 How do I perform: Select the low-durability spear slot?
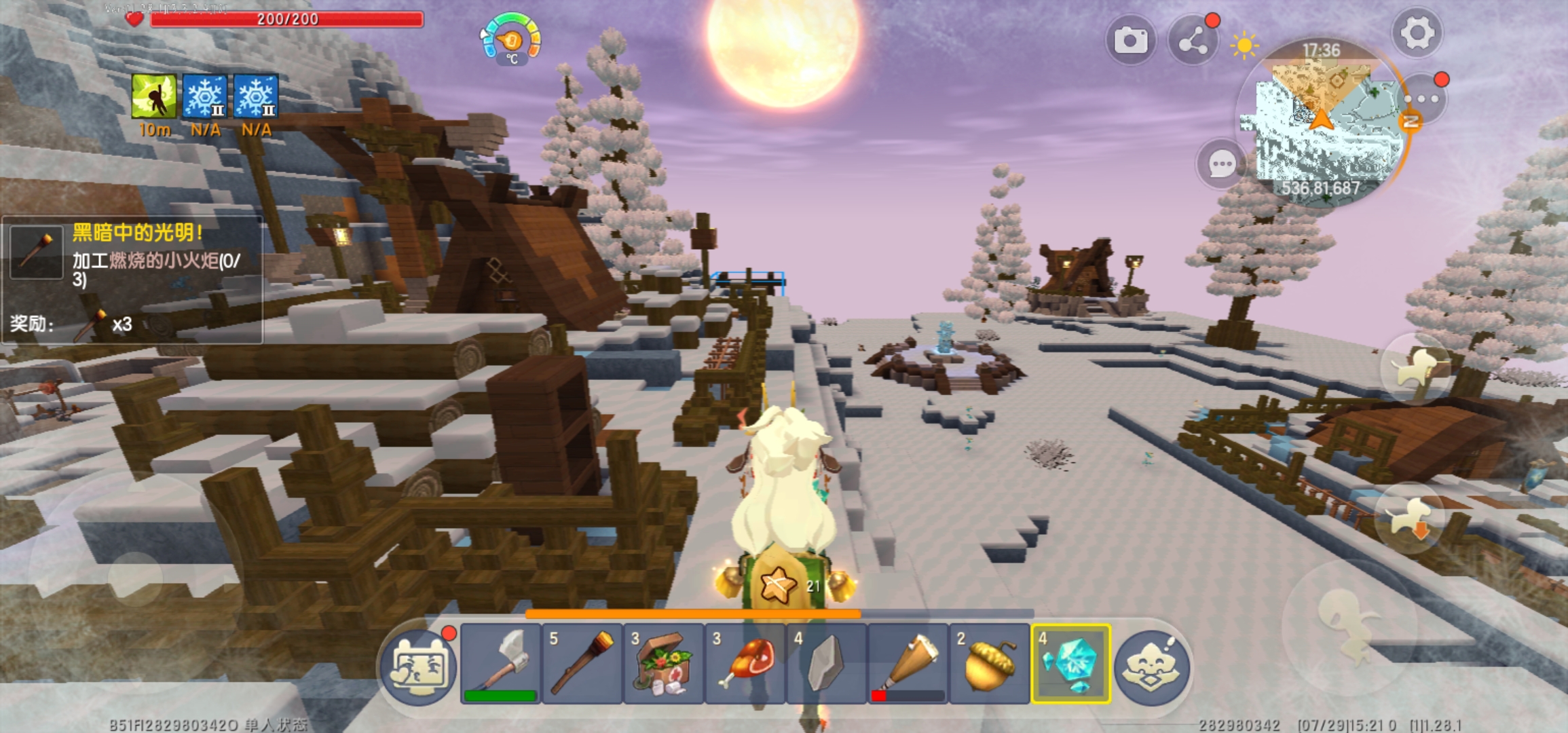908,663
